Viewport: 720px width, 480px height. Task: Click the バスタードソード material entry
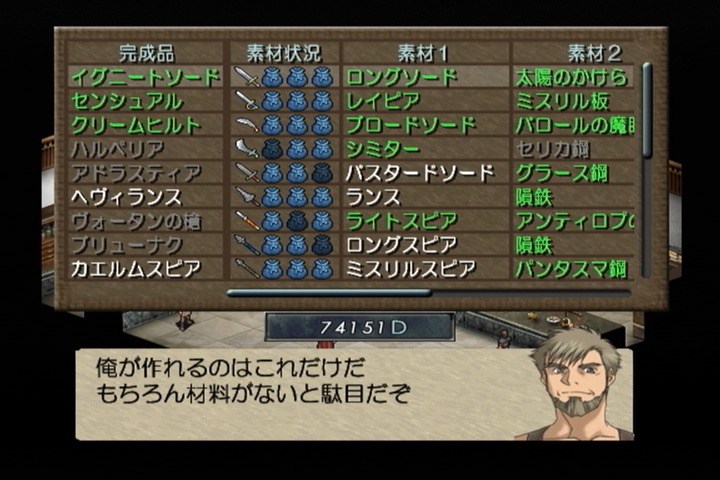(x=420, y=173)
